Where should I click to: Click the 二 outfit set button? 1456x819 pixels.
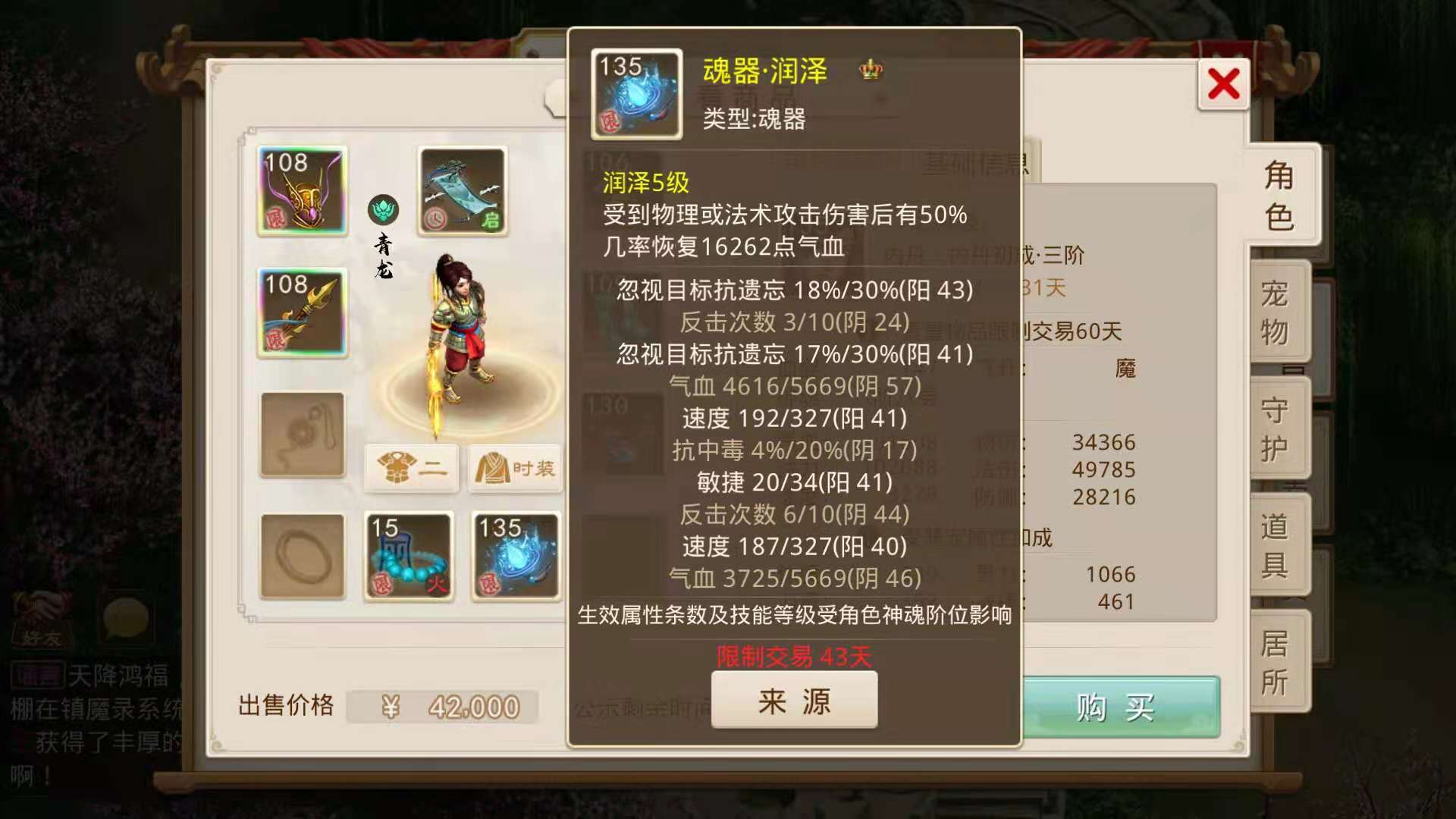coord(410,469)
